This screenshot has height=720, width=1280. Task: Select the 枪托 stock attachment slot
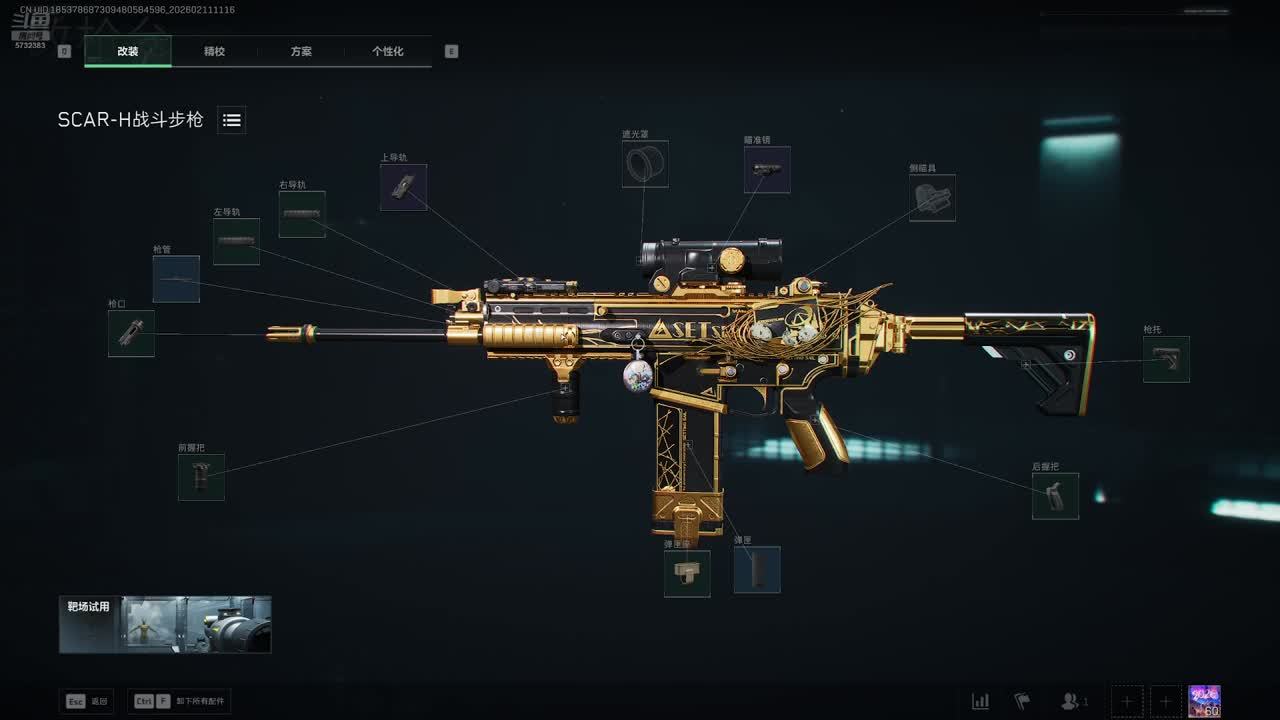1166,359
